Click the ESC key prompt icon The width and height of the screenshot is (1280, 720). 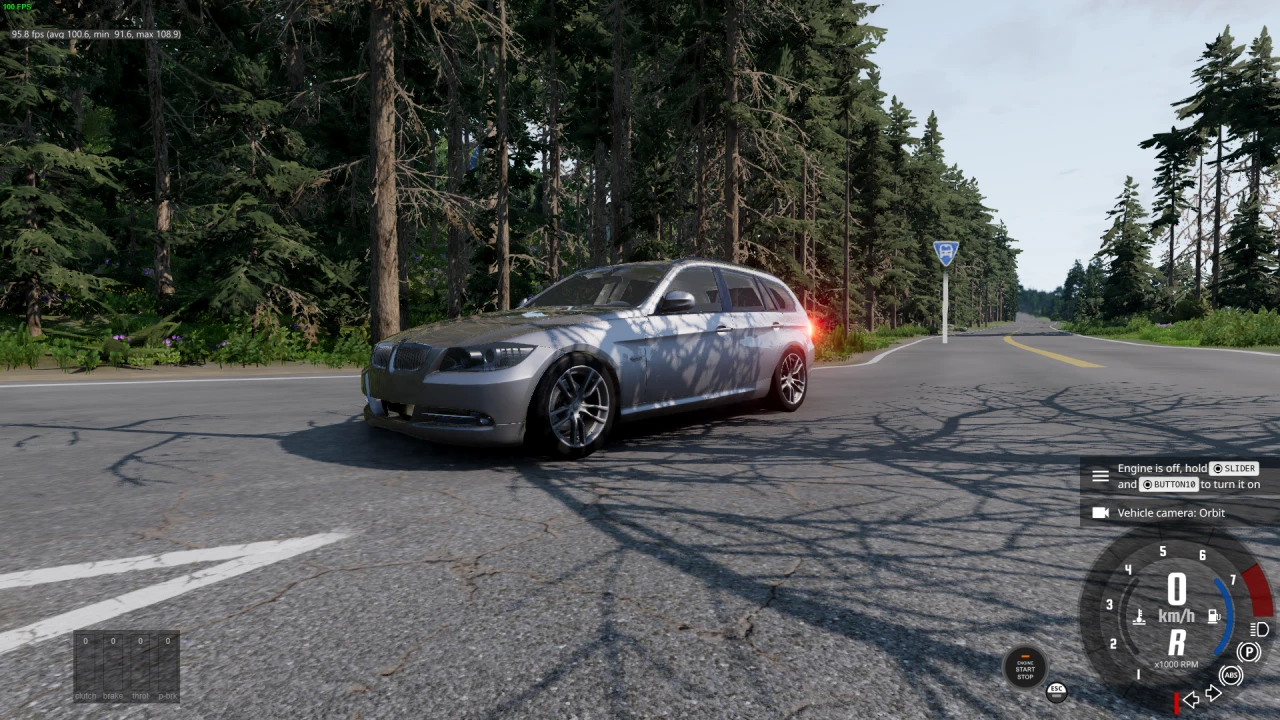(x=1057, y=691)
